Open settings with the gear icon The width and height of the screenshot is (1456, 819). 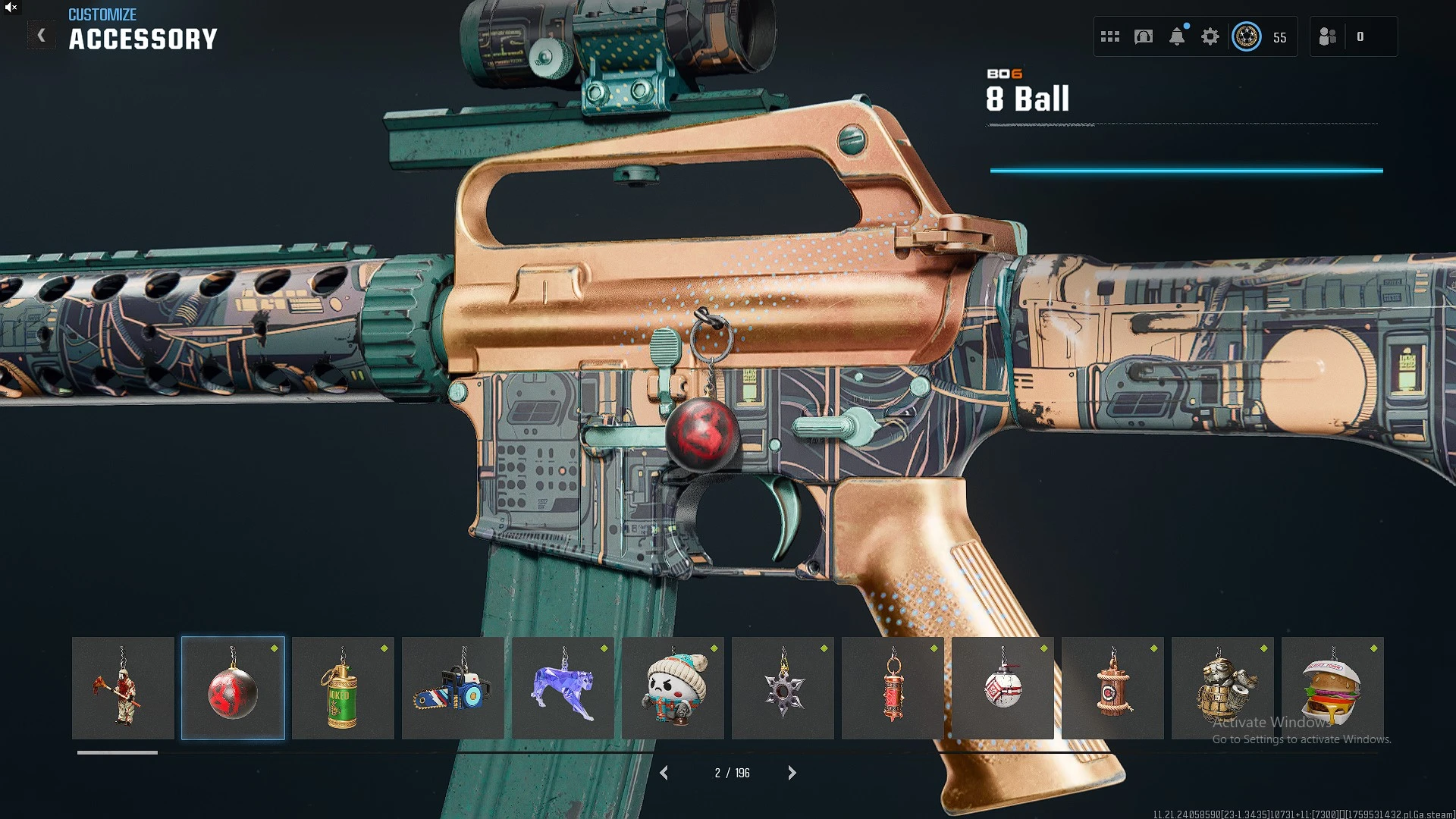1210,36
